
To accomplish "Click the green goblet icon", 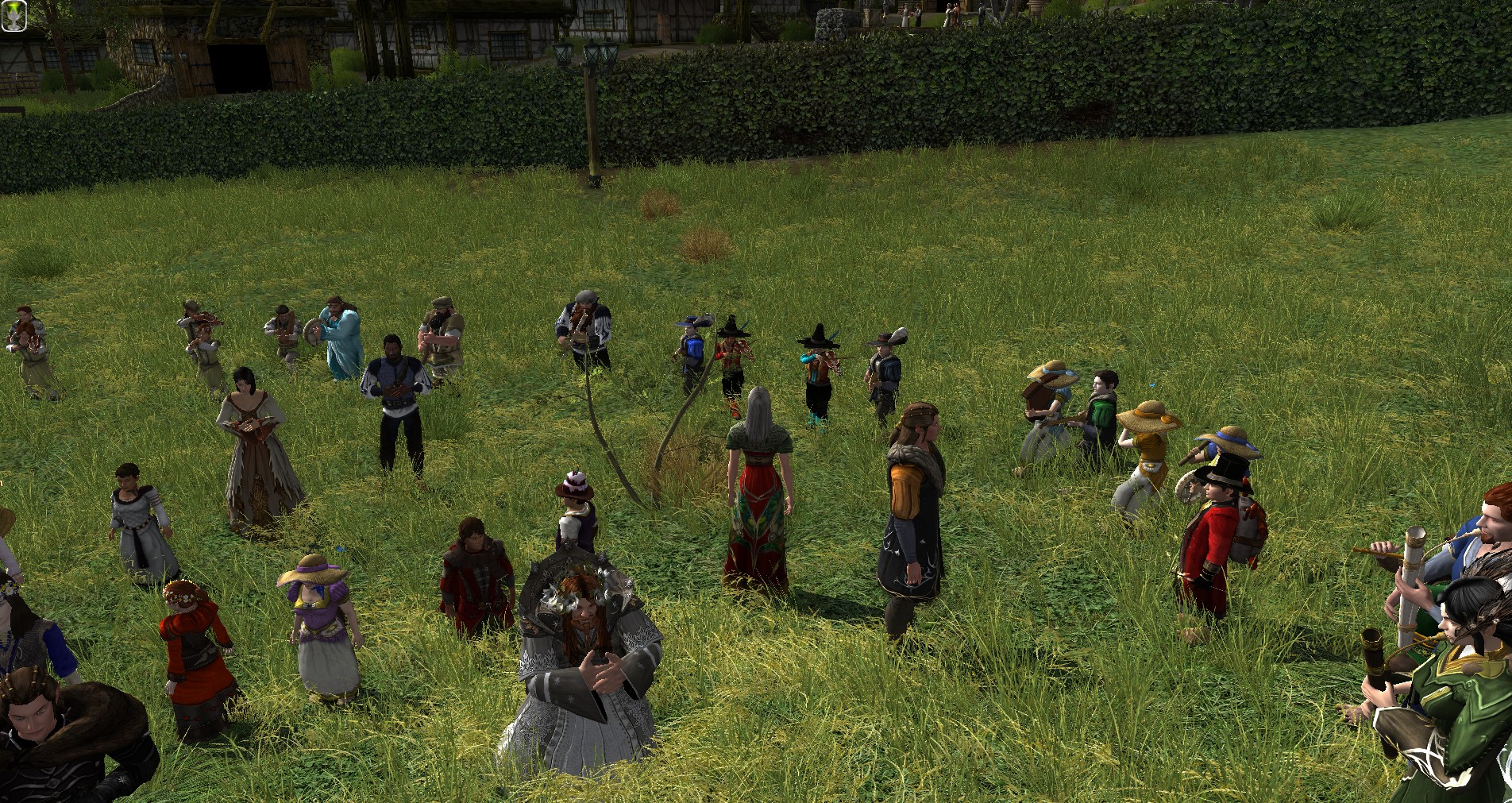I will coord(13,16).
